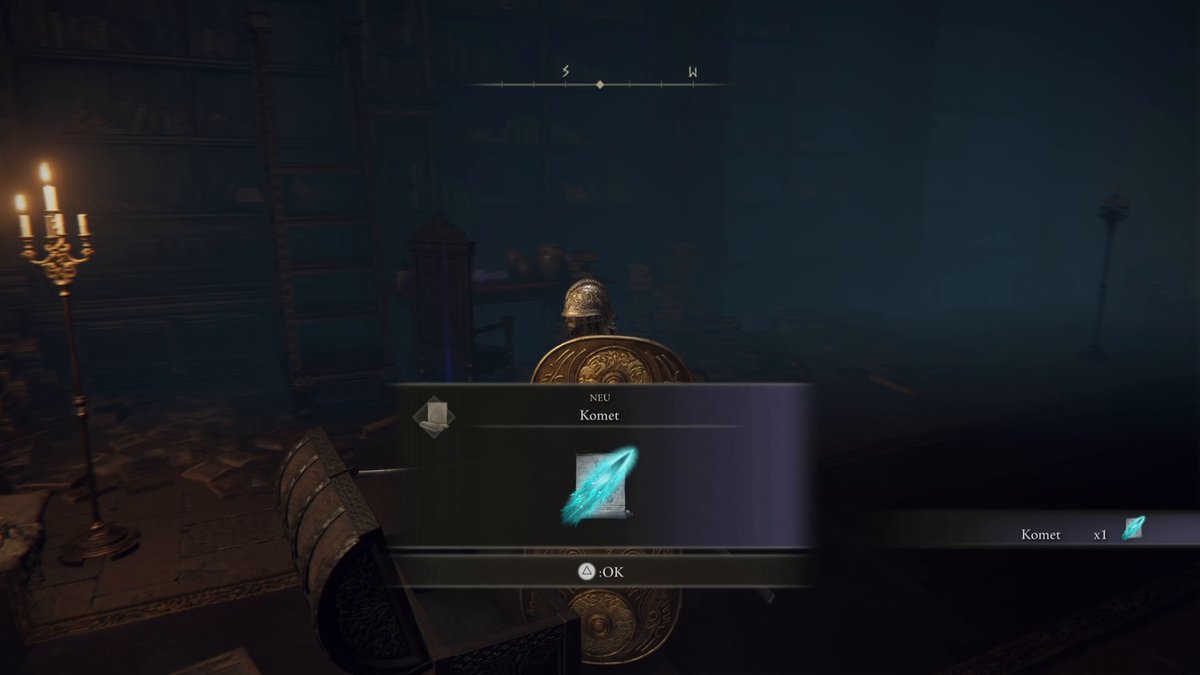The image size is (1200, 675).
Task: Click the compass bar heading indicator
Action: 600,85
